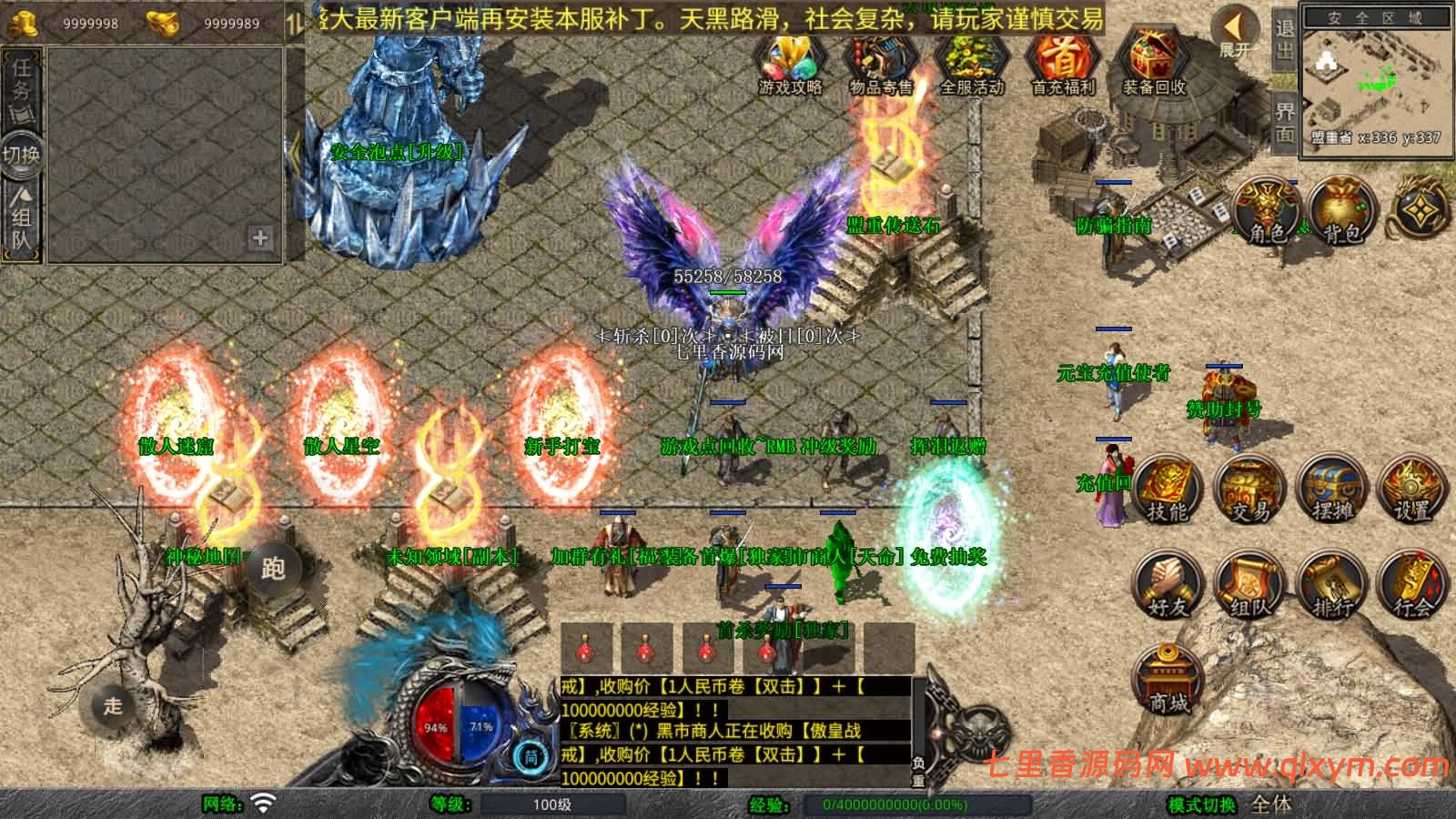Toggle walk mode with the 走 button
Viewport: 1456px width, 819px height.
point(111,705)
